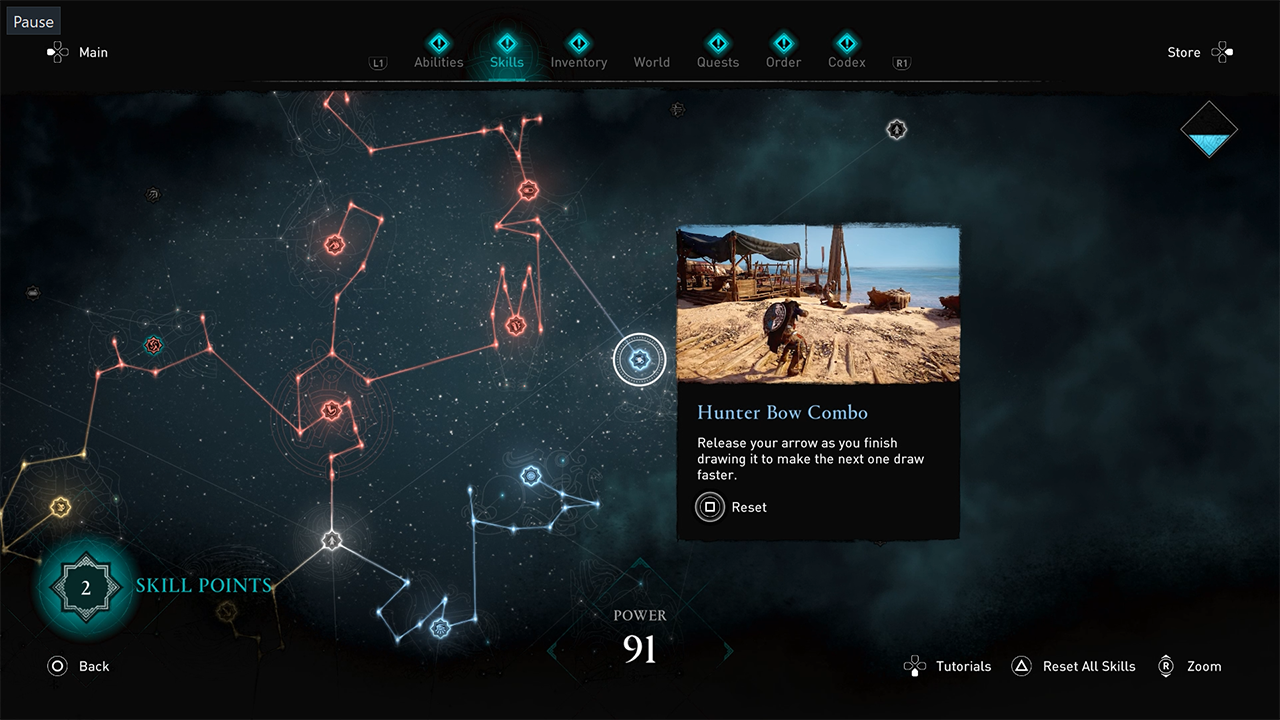Viewport: 1280px width, 720px height.
Task: Open the World map tab
Action: point(651,62)
